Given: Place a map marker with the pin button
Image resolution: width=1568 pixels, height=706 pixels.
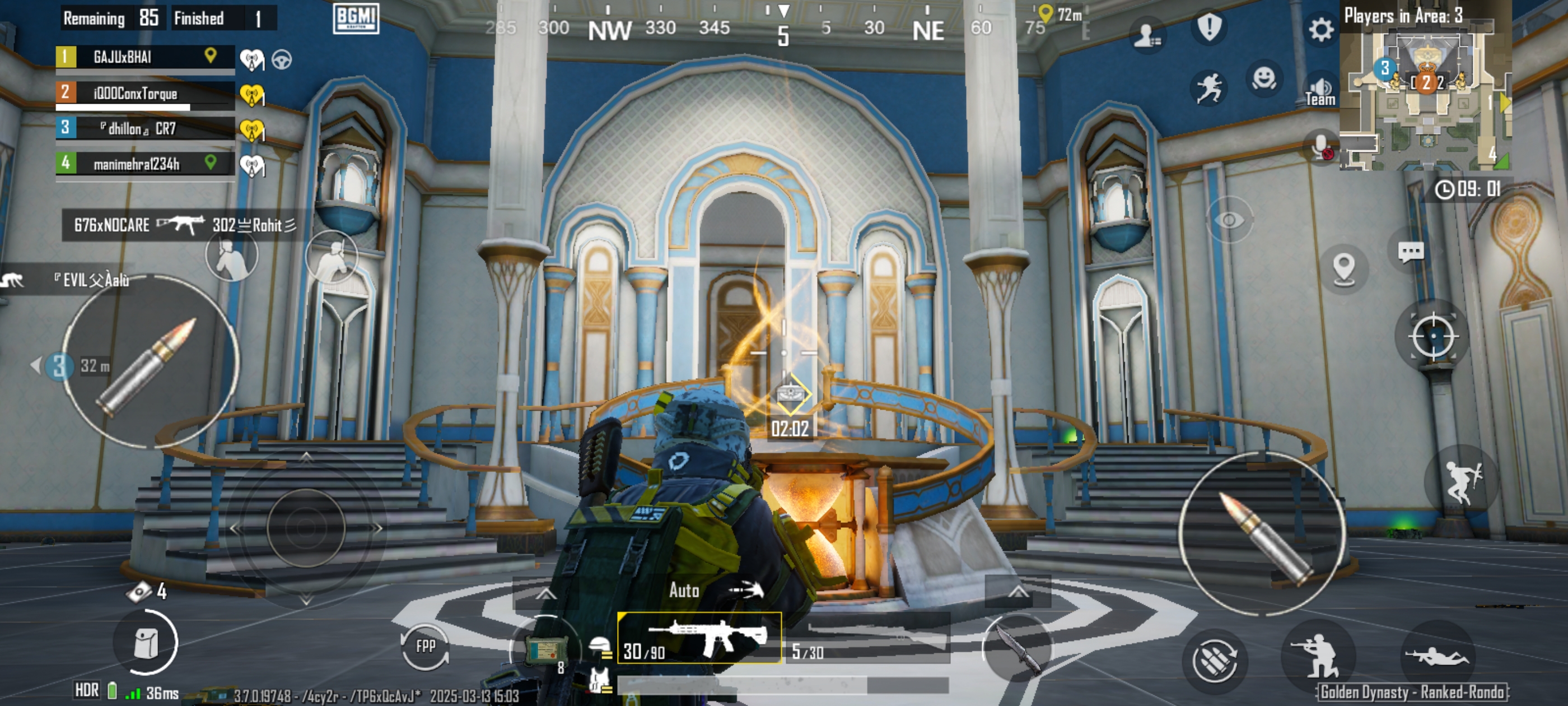Looking at the screenshot, I should tap(1343, 268).
